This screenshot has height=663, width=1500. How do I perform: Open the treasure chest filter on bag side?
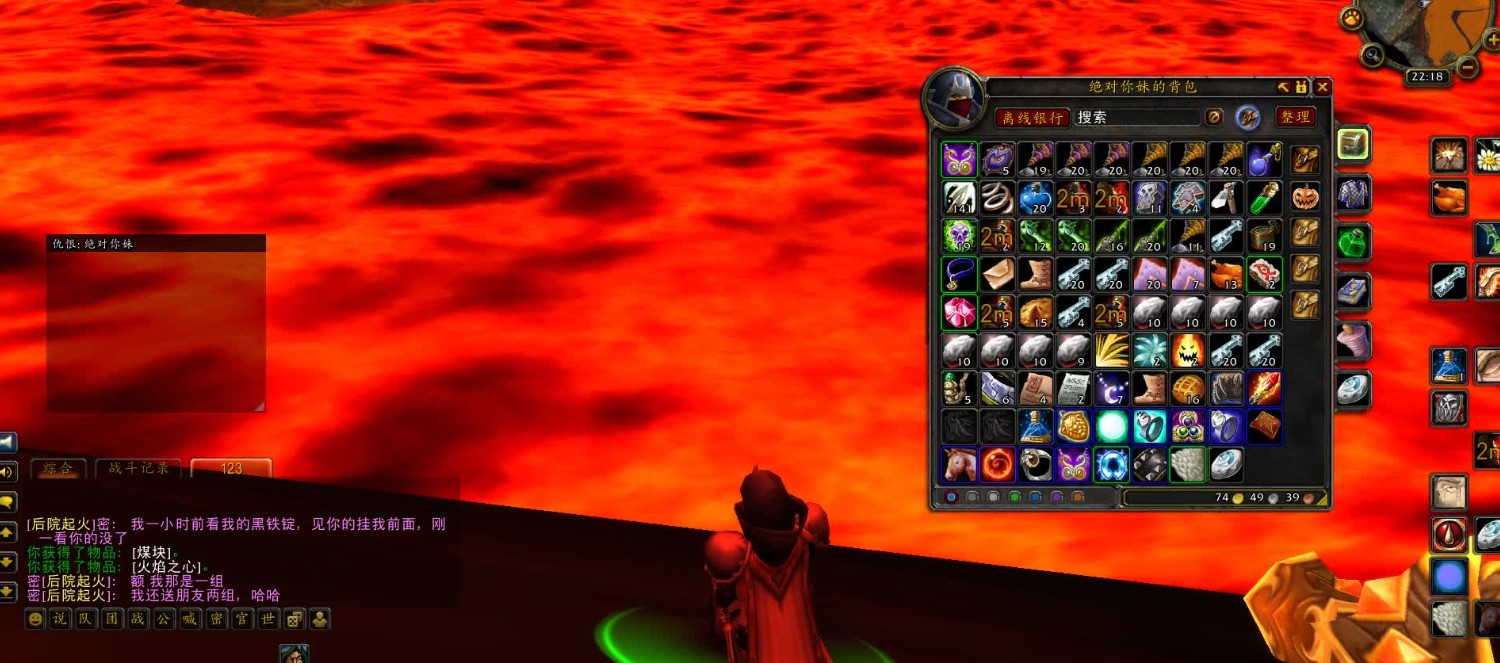pyautogui.click(x=1353, y=145)
